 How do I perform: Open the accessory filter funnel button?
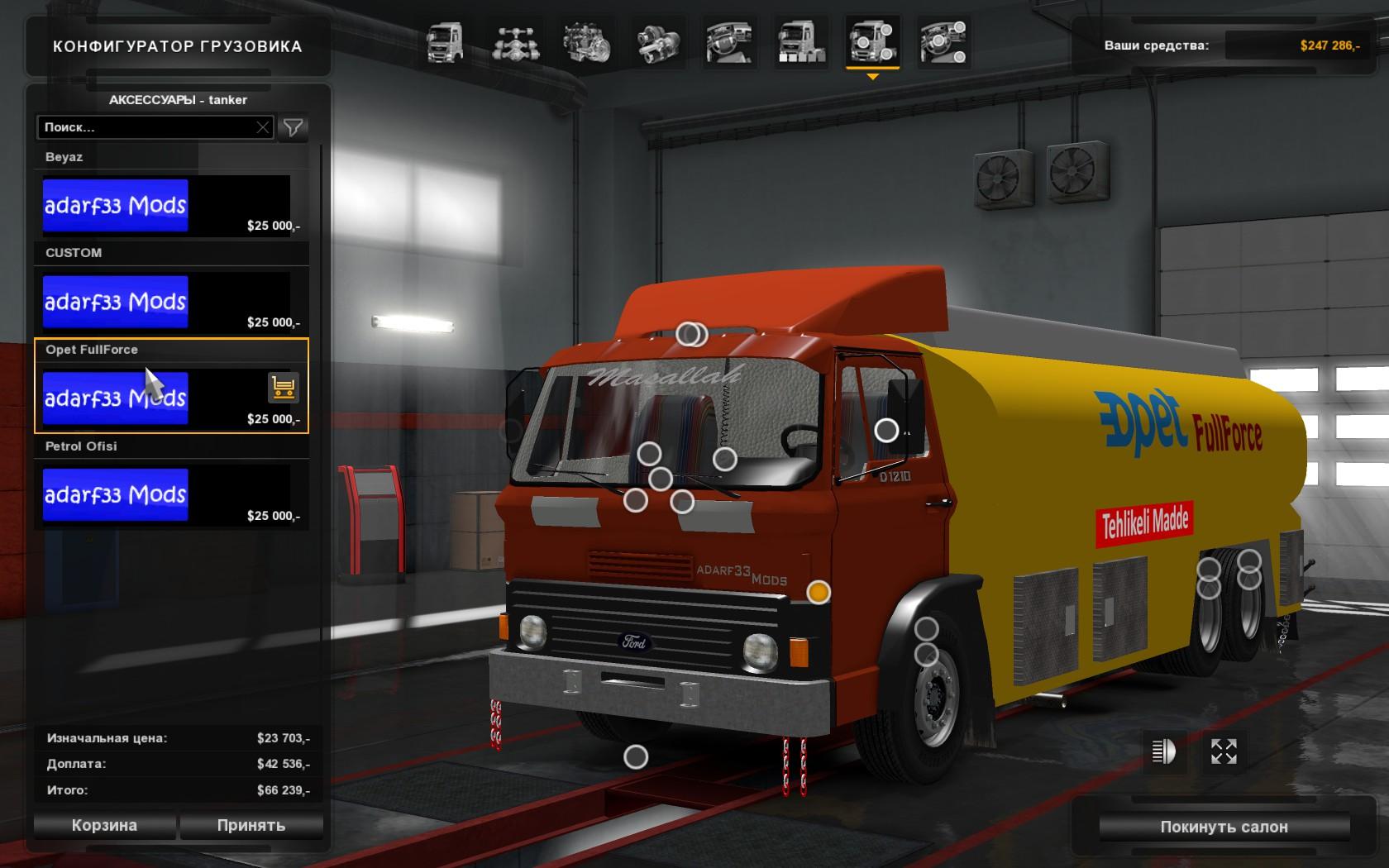point(294,127)
